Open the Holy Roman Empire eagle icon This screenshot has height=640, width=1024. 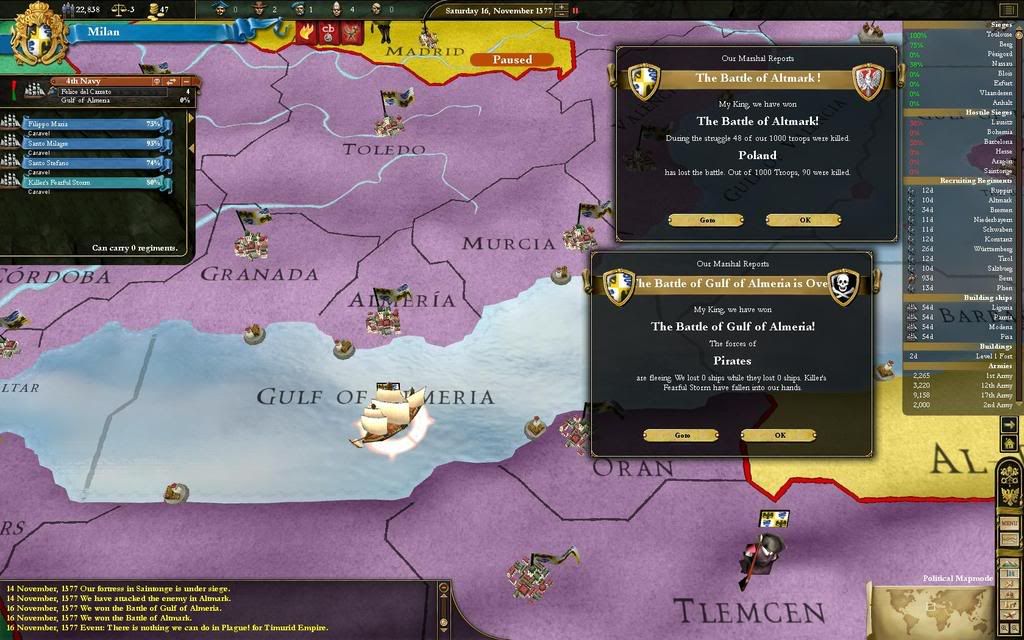[1008, 494]
